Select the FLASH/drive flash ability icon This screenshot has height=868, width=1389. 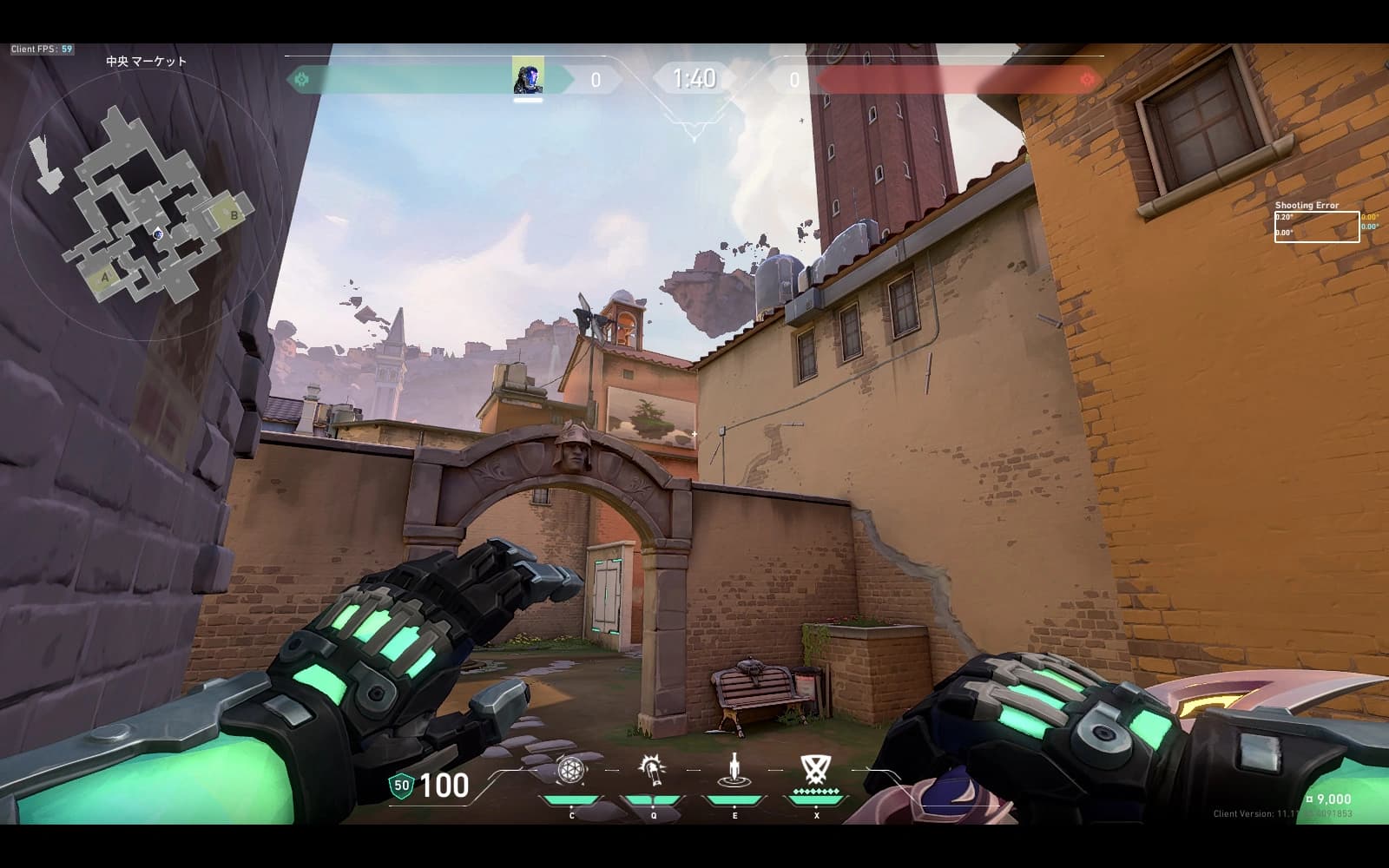652,770
